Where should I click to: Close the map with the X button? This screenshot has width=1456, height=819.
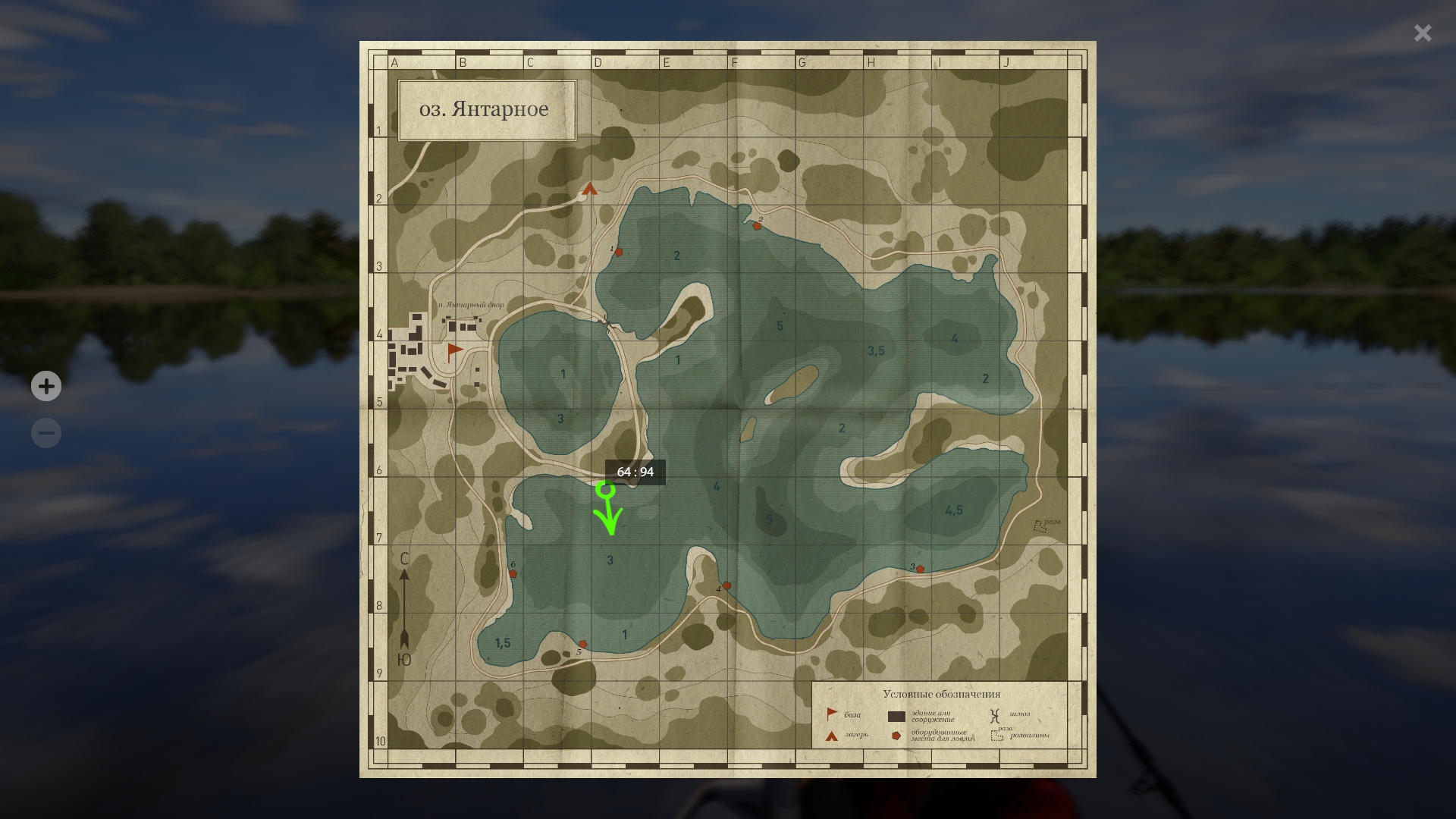1422,33
